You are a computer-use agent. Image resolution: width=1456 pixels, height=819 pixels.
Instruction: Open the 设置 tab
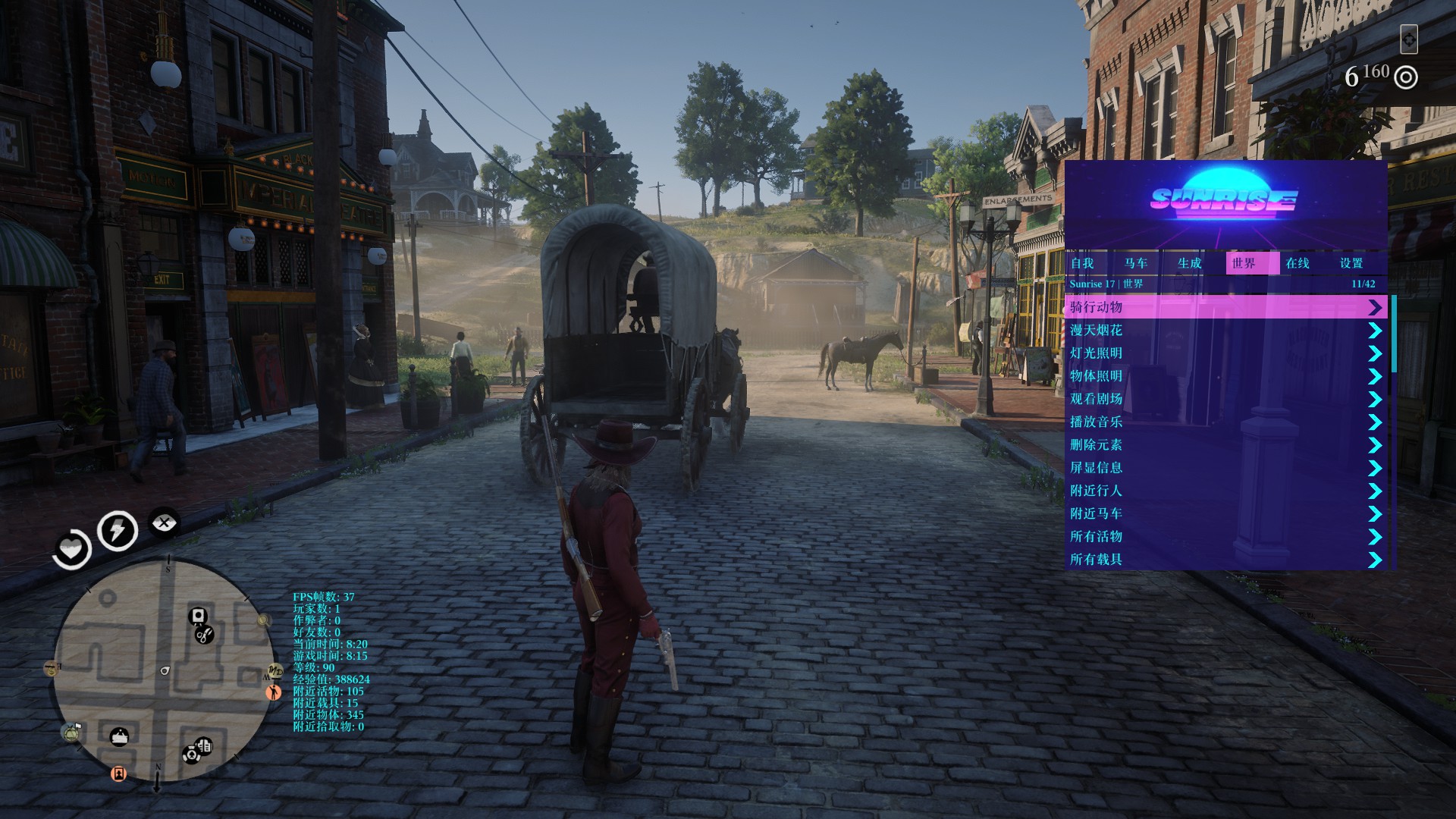point(1351,263)
